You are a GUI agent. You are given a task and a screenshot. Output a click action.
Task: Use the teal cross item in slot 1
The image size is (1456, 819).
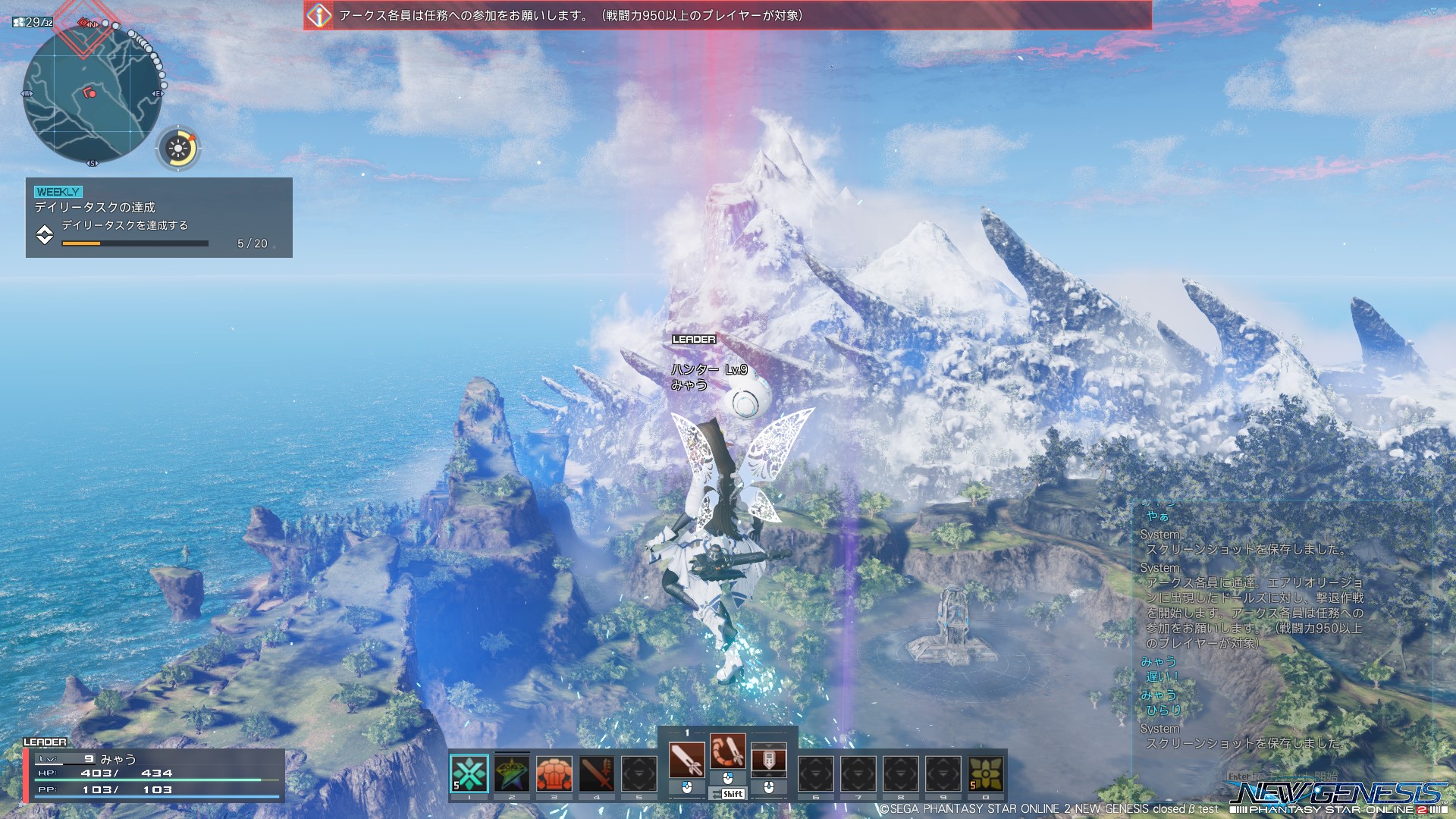click(469, 773)
